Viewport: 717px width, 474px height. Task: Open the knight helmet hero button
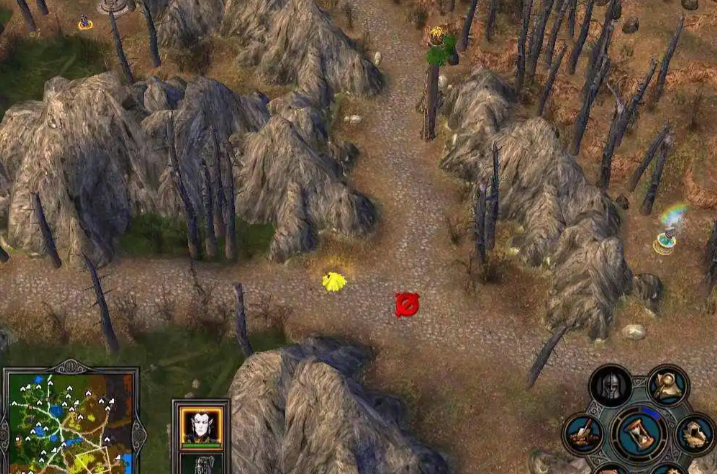[x=611, y=387]
